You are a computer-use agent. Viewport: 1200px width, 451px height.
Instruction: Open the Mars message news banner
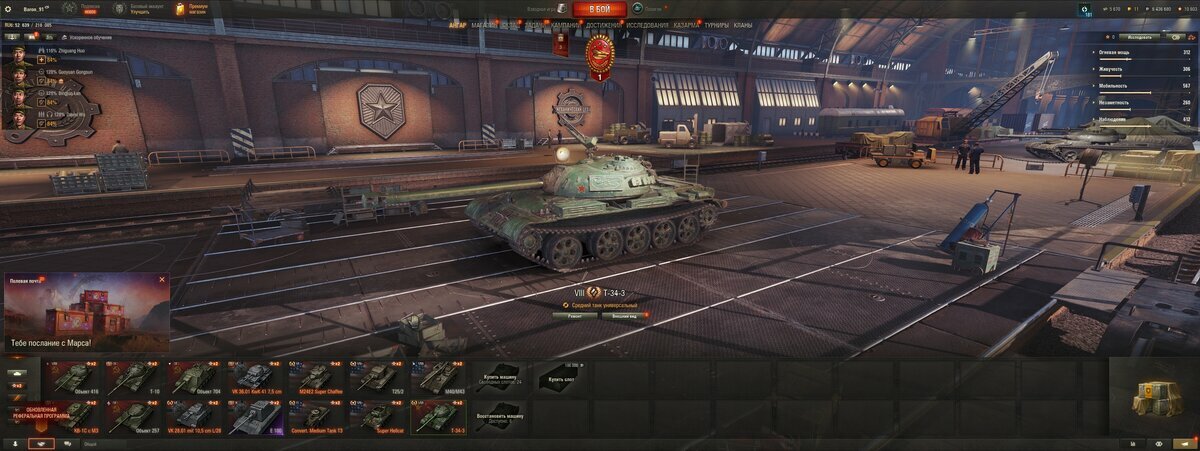click(86, 313)
